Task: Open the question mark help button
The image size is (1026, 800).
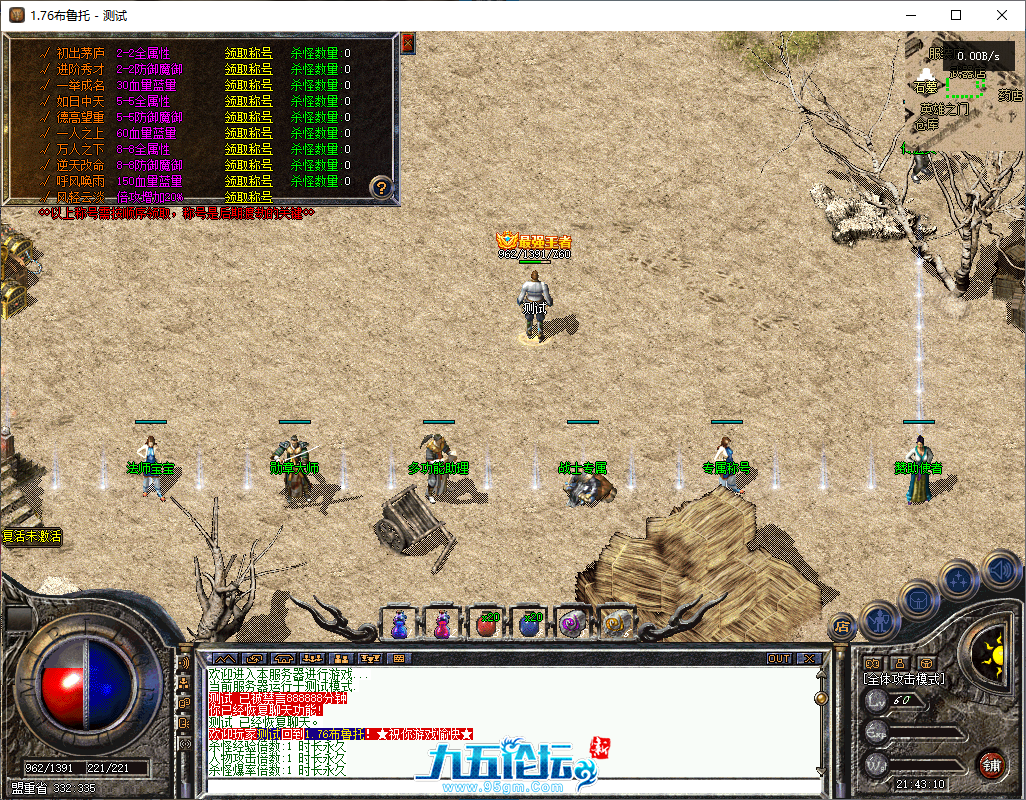Action: 380,186
